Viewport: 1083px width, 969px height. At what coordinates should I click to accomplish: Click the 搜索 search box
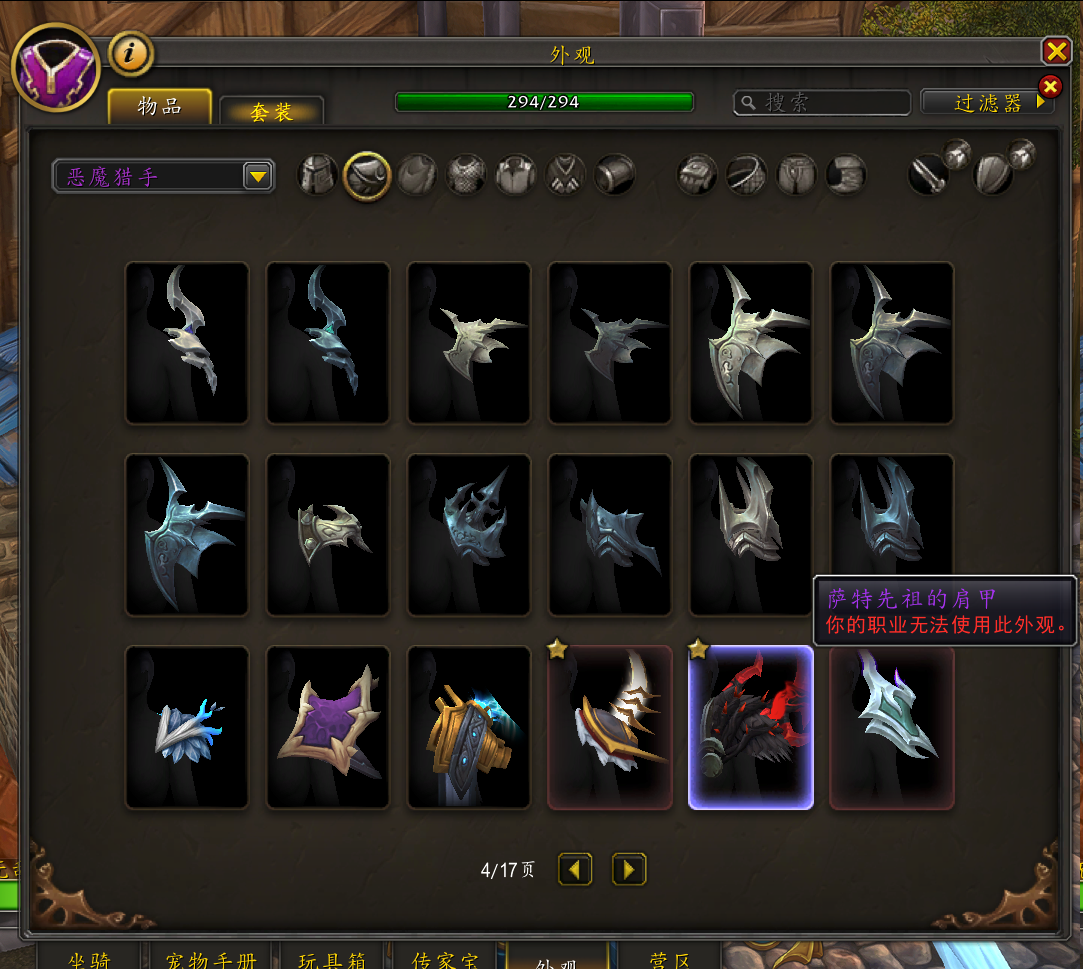[822, 102]
